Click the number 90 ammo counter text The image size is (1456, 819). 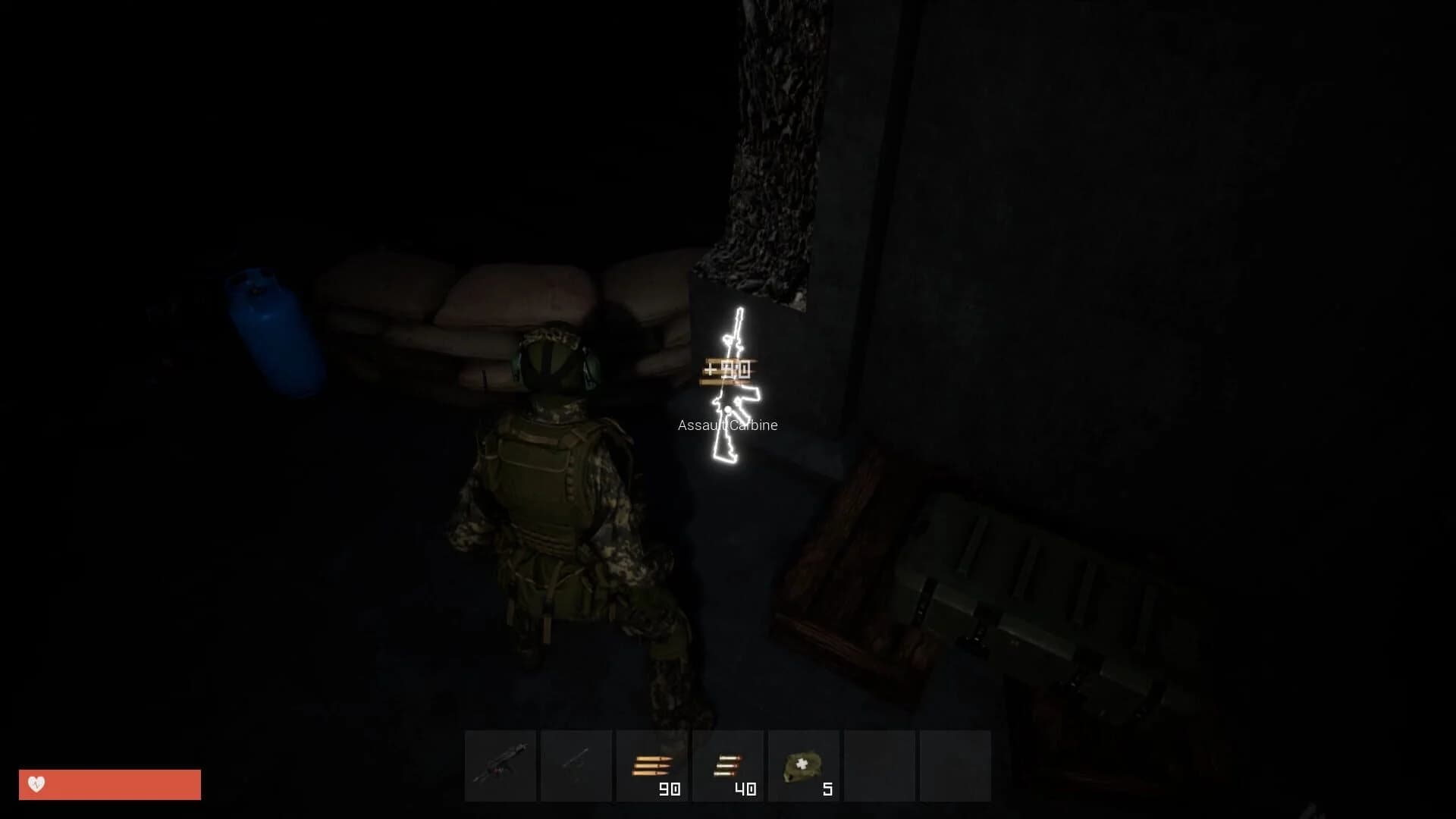(x=666, y=789)
